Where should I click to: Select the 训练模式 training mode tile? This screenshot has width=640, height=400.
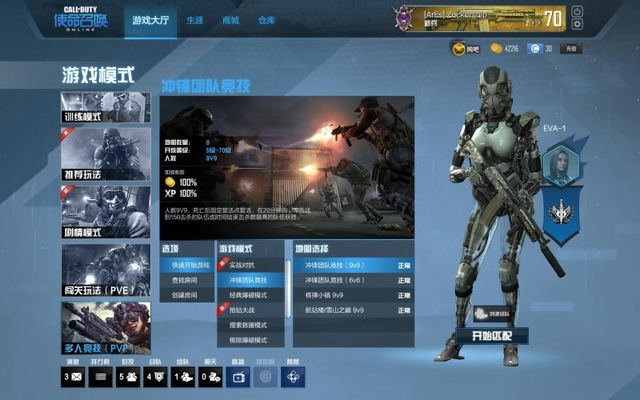coord(106,108)
